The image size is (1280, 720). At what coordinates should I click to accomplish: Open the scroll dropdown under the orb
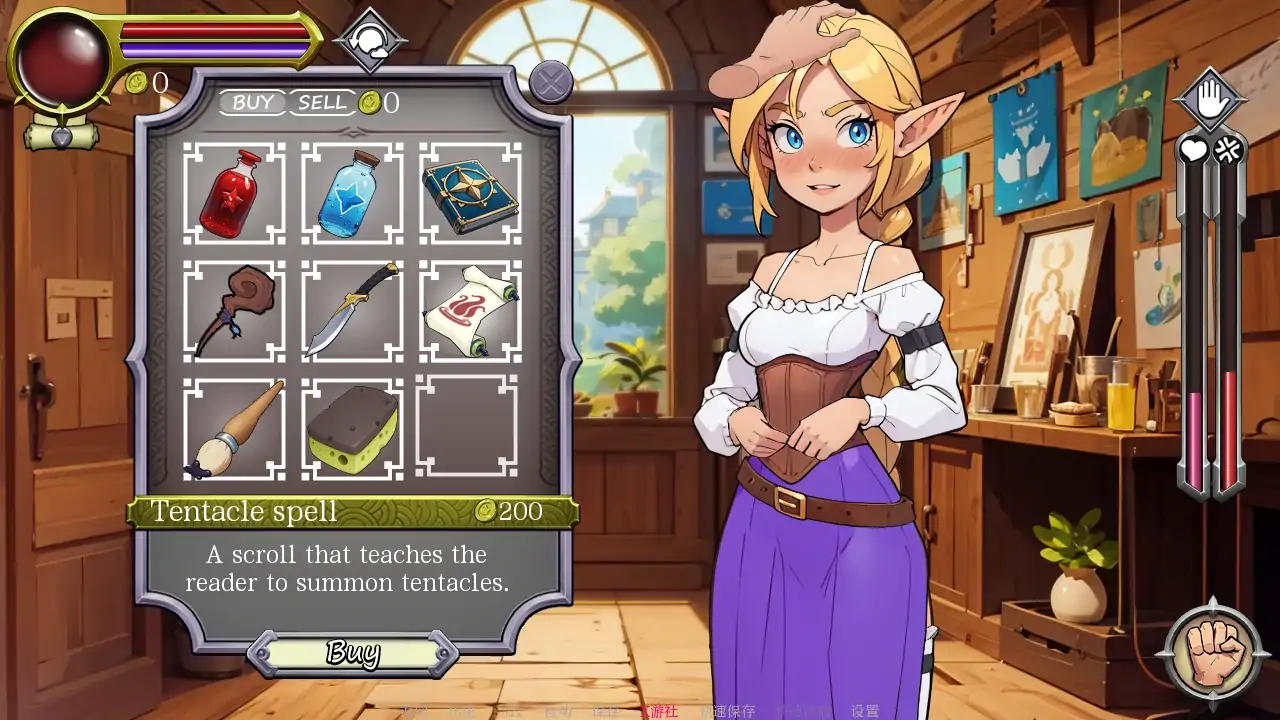(x=62, y=135)
